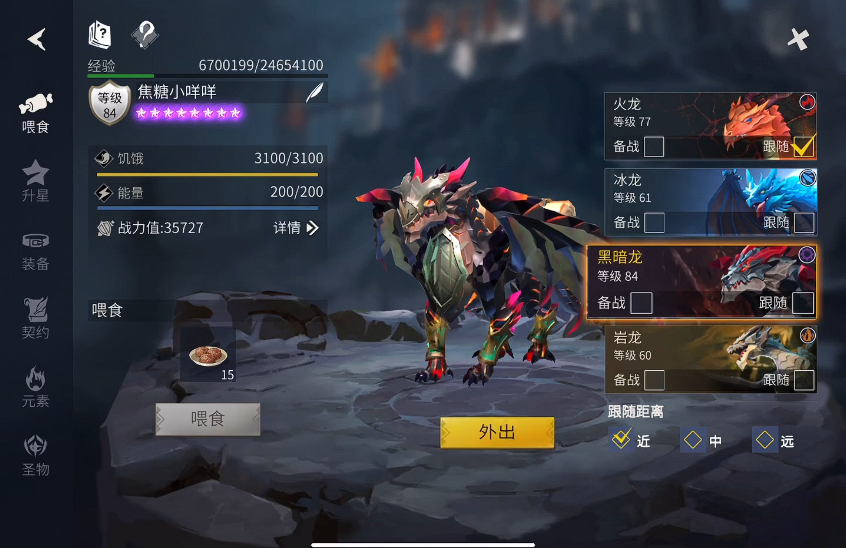
Task: Click the 喂食 feed button
Action: (x=208, y=419)
